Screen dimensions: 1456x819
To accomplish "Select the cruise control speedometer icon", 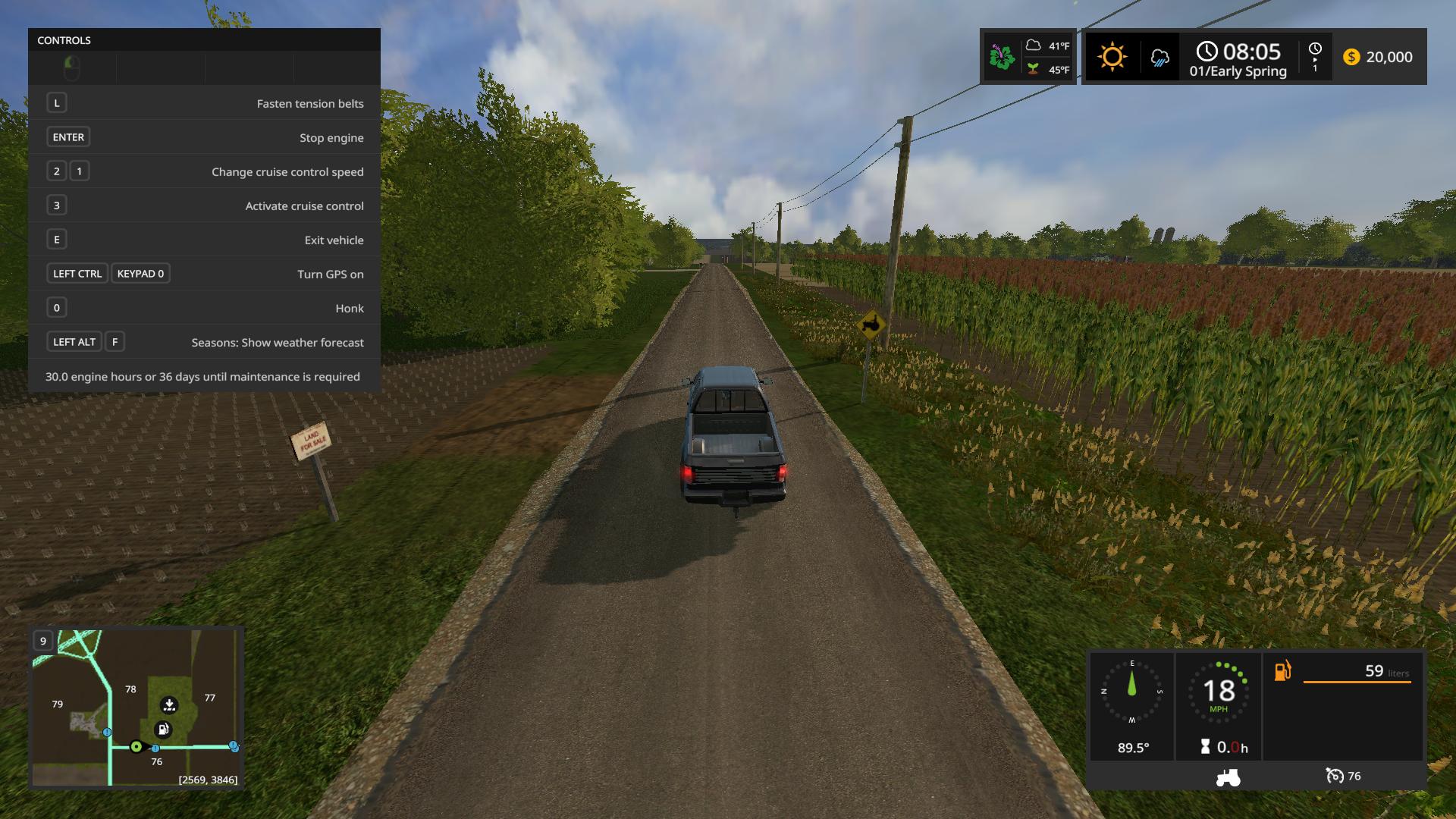I will [x=1335, y=776].
